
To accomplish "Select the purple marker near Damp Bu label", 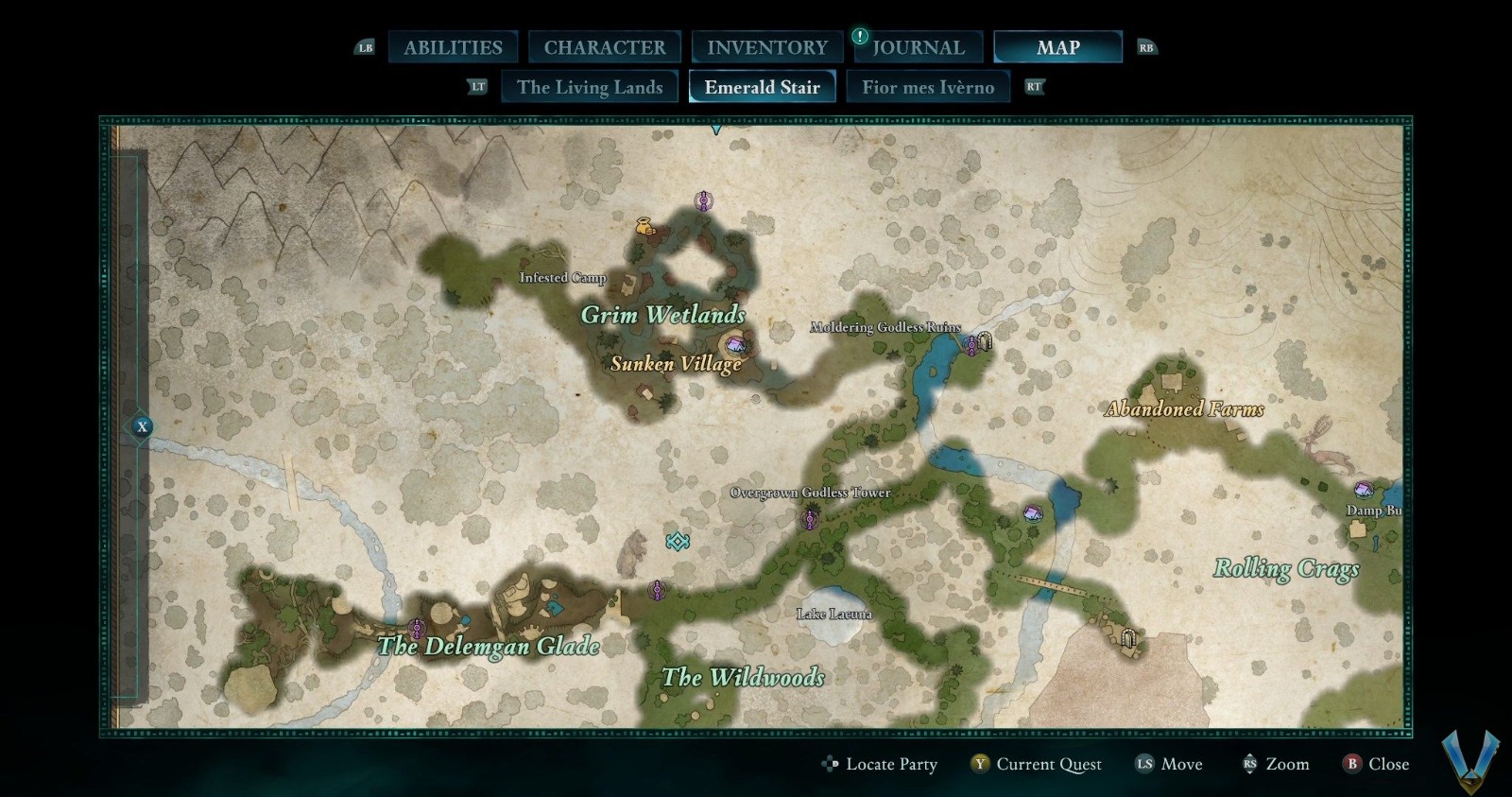I will [x=1364, y=491].
